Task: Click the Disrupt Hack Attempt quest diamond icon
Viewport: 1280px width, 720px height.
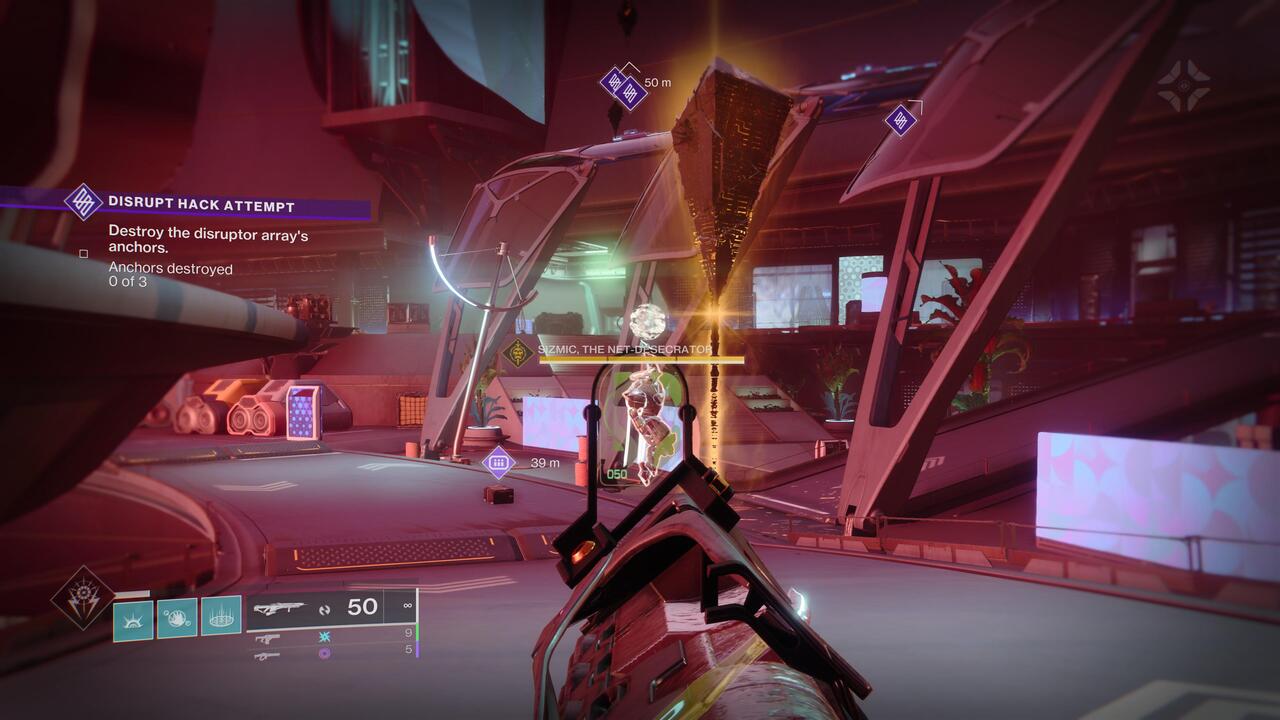Action: [x=84, y=202]
